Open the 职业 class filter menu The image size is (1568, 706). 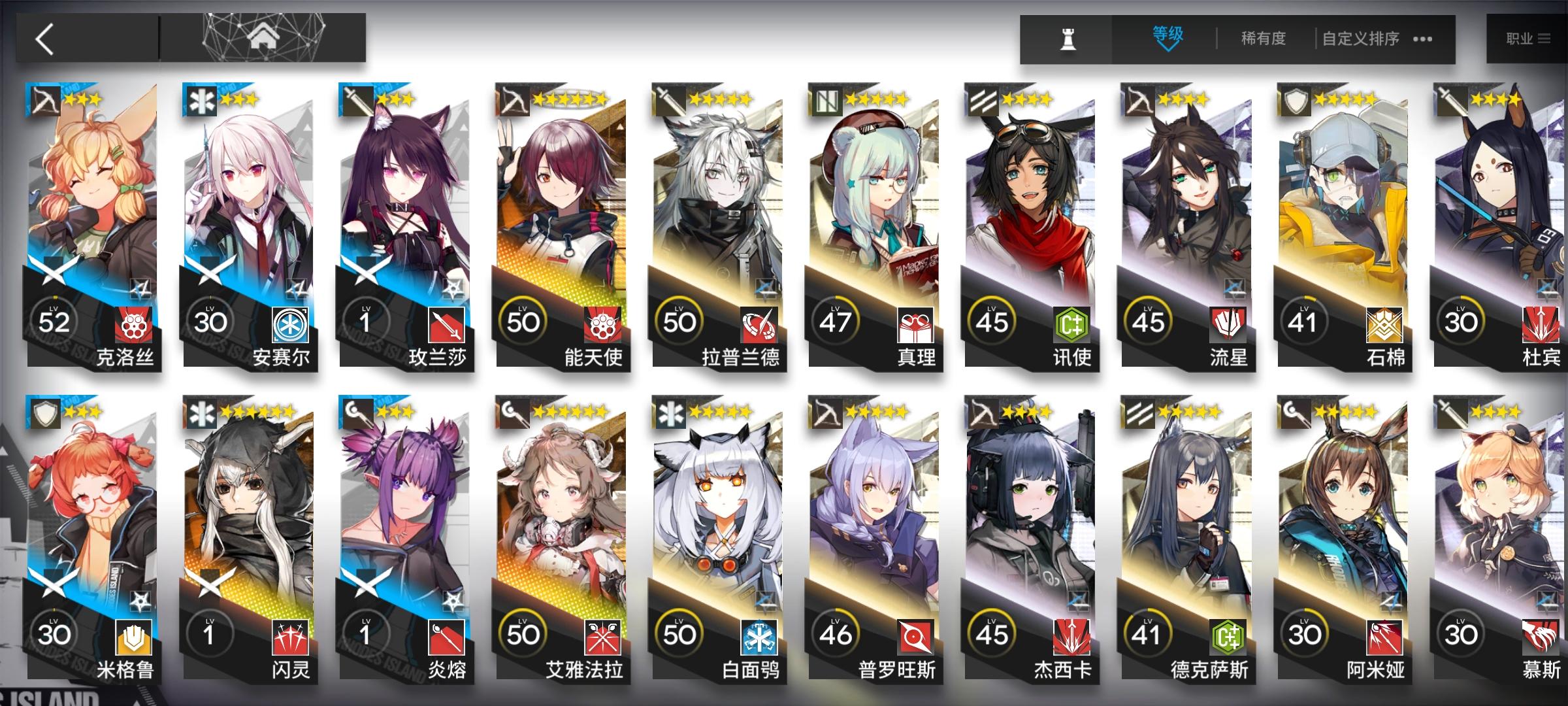coord(1529,37)
